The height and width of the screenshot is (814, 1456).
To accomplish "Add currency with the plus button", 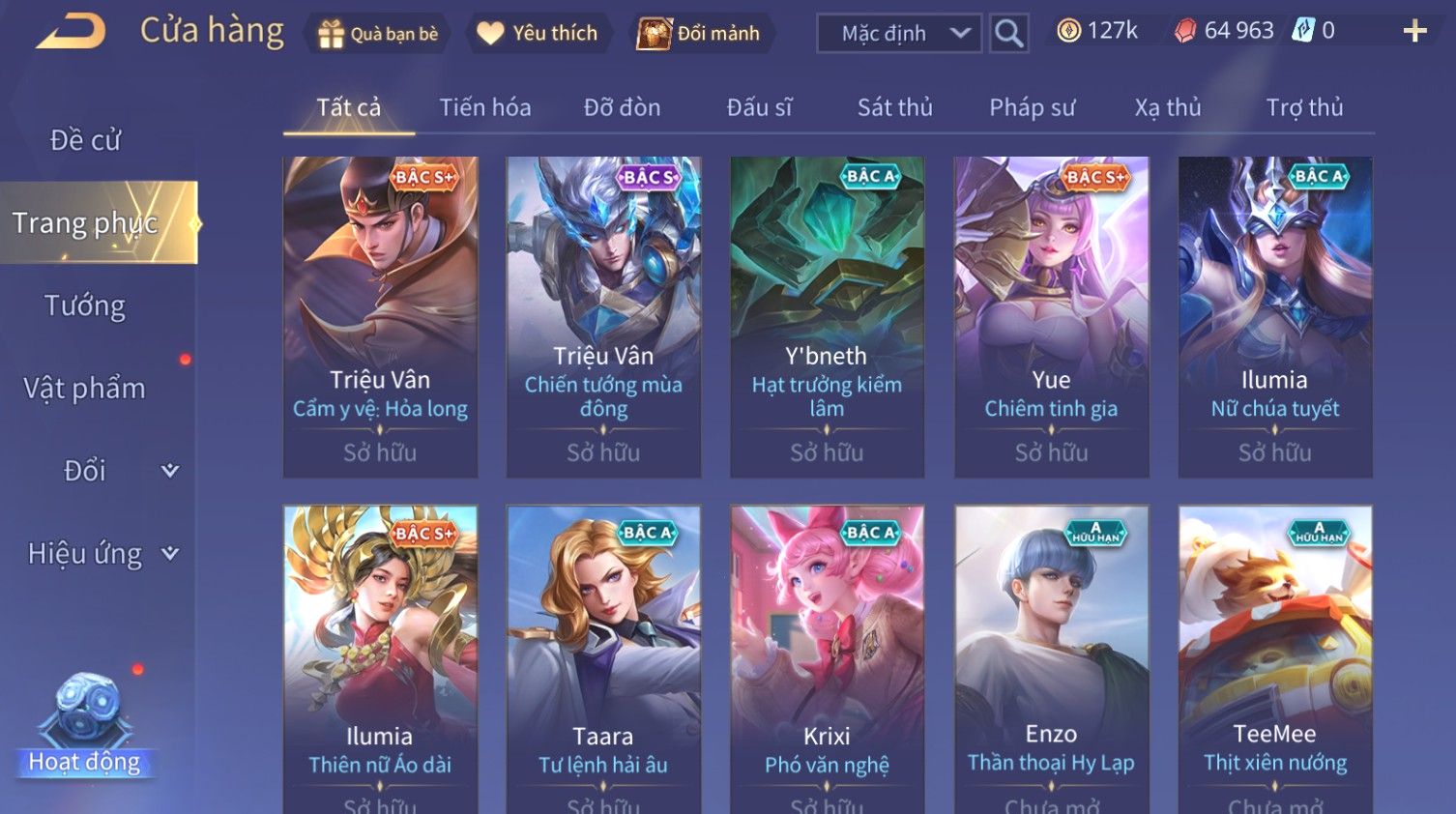I will (x=1414, y=32).
